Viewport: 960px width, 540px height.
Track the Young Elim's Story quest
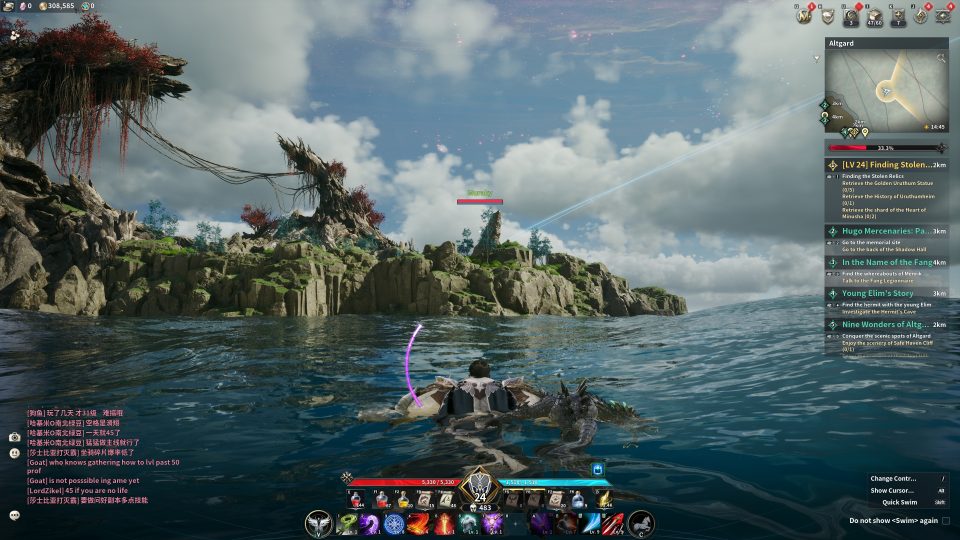tap(886, 294)
